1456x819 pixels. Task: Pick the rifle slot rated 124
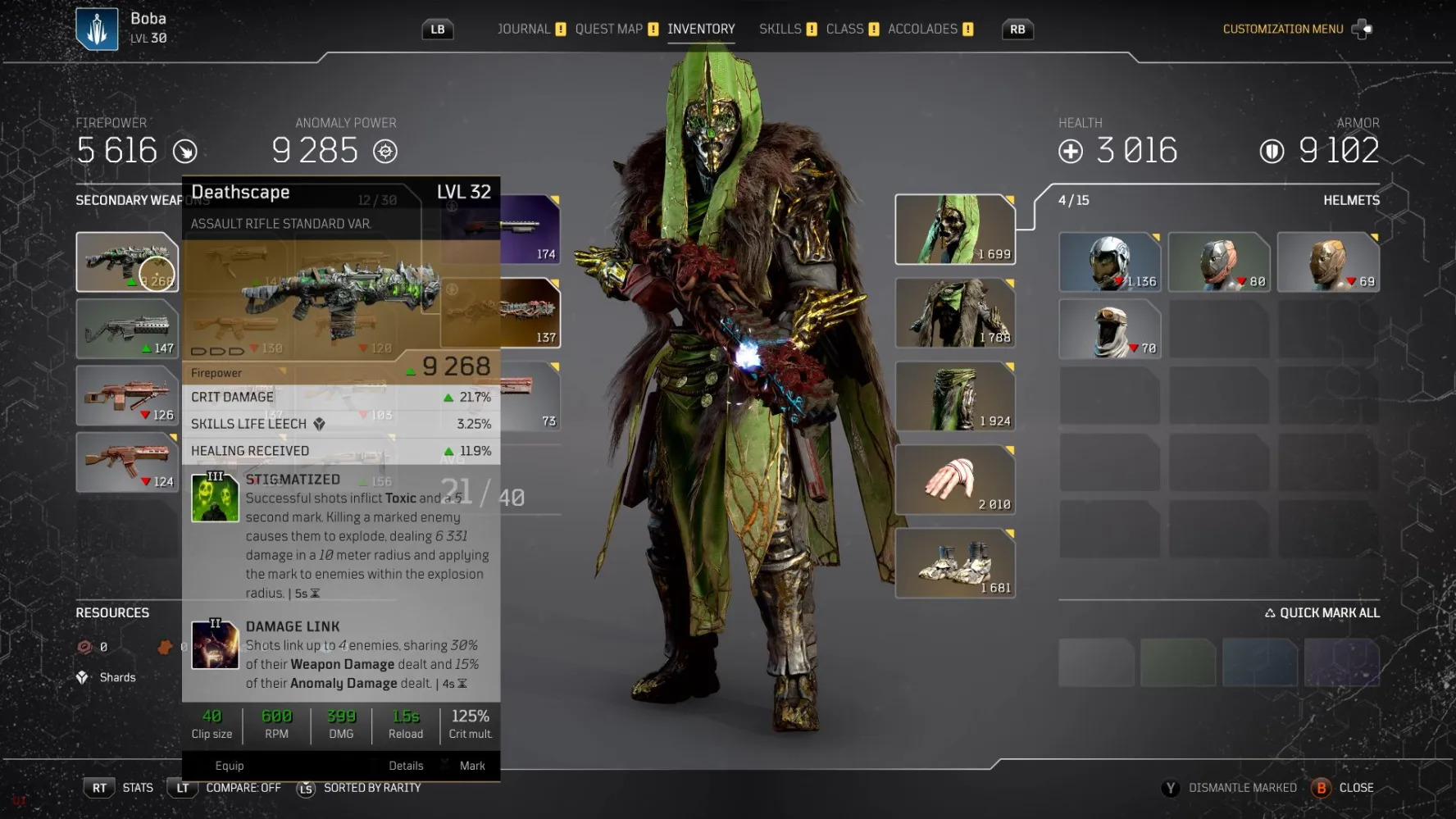127,462
